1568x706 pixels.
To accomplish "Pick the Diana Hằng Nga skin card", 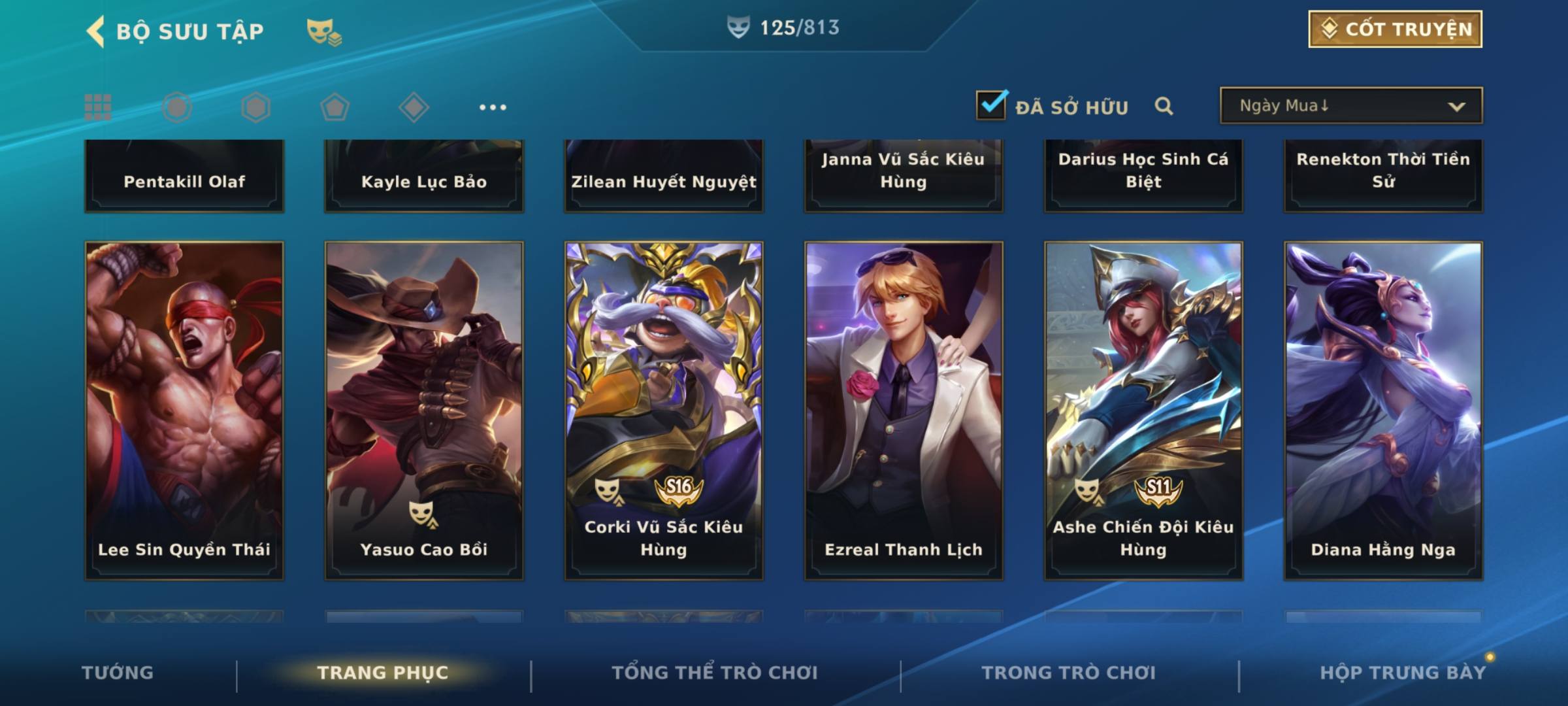I will pyautogui.click(x=1383, y=411).
